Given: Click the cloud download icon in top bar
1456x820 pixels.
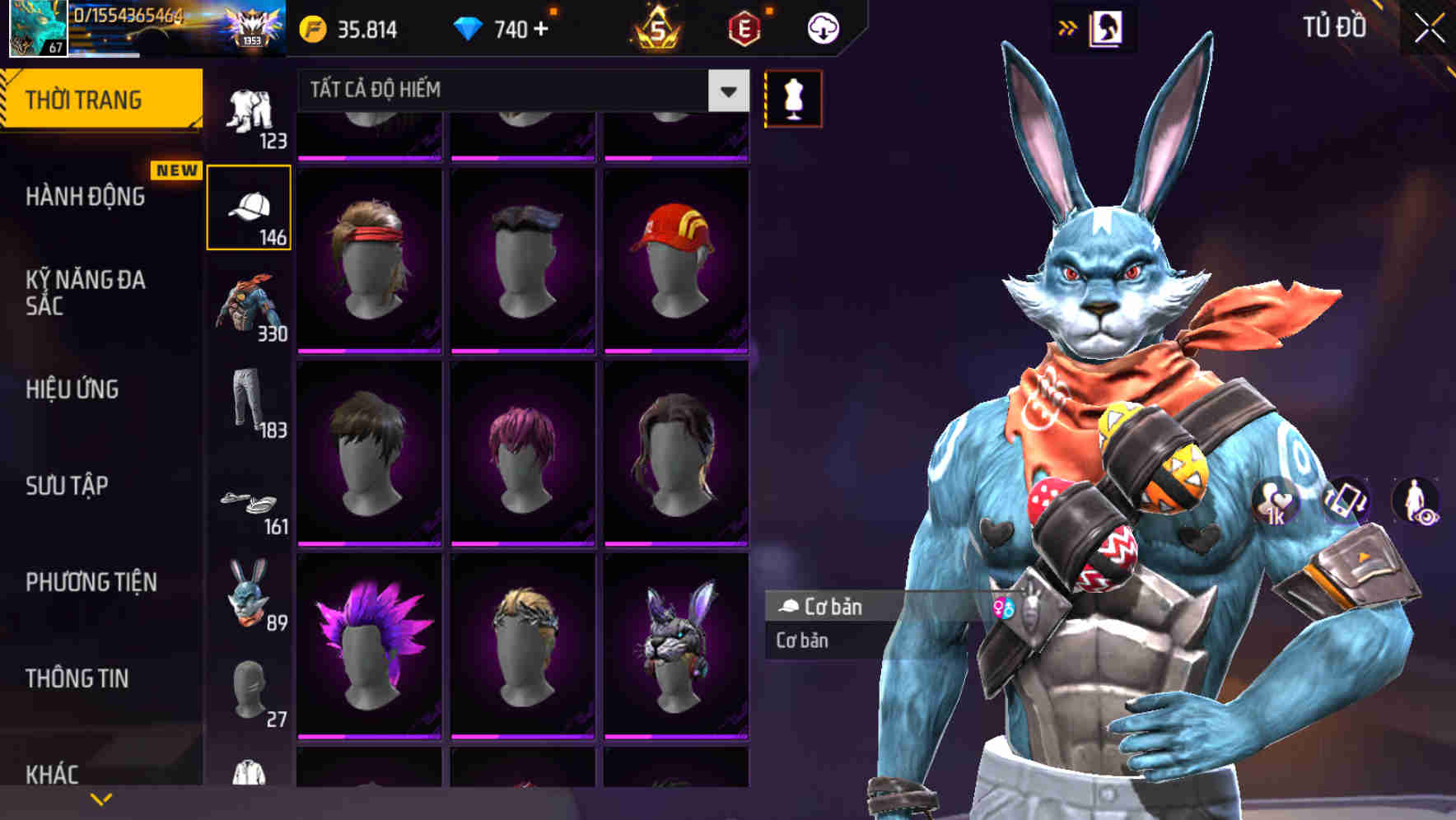Looking at the screenshot, I should (822, 27).
